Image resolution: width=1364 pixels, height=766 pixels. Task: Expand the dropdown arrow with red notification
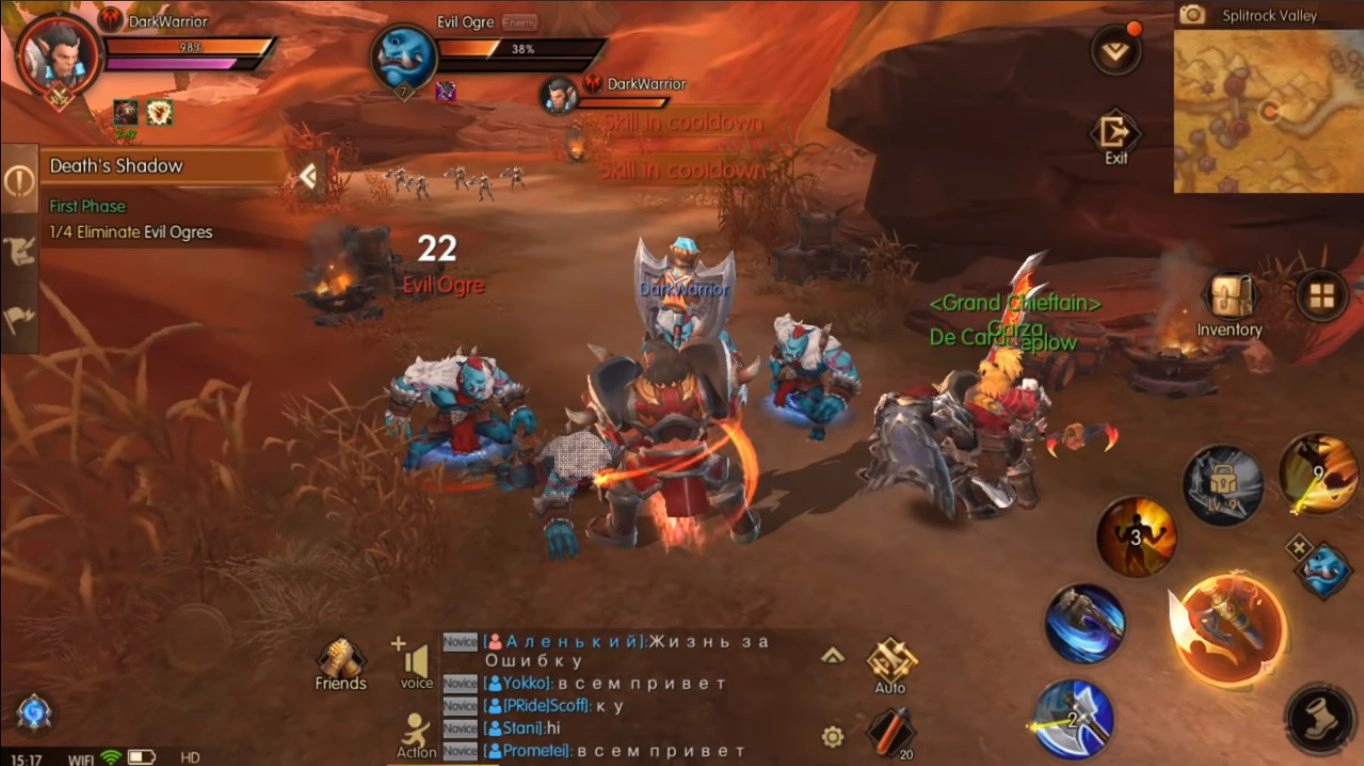[x=1116, y=51]
